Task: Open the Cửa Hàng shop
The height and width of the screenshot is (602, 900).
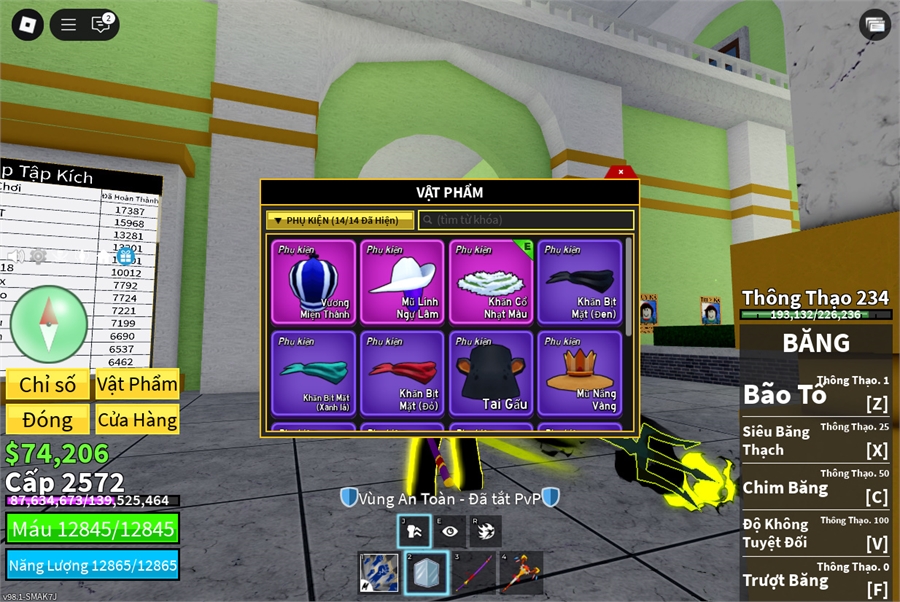Action: click(137, 419)
